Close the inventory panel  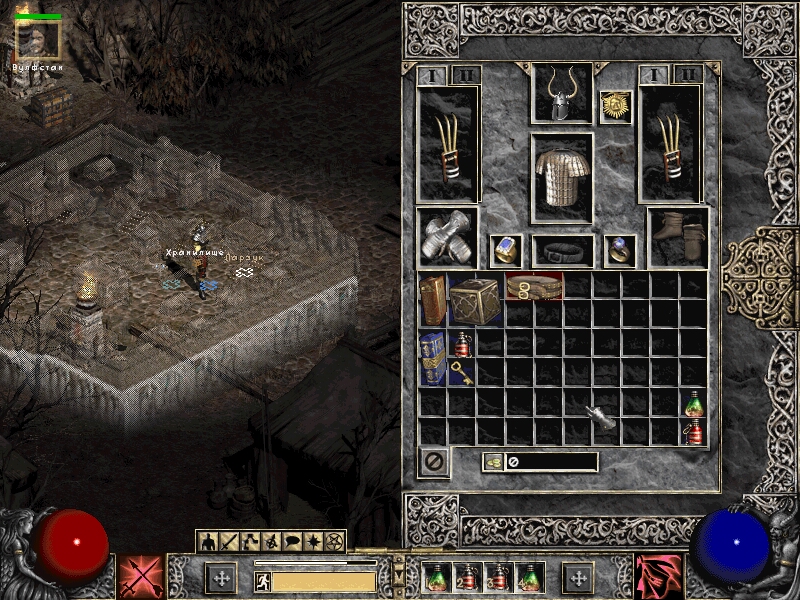(433, 462)
